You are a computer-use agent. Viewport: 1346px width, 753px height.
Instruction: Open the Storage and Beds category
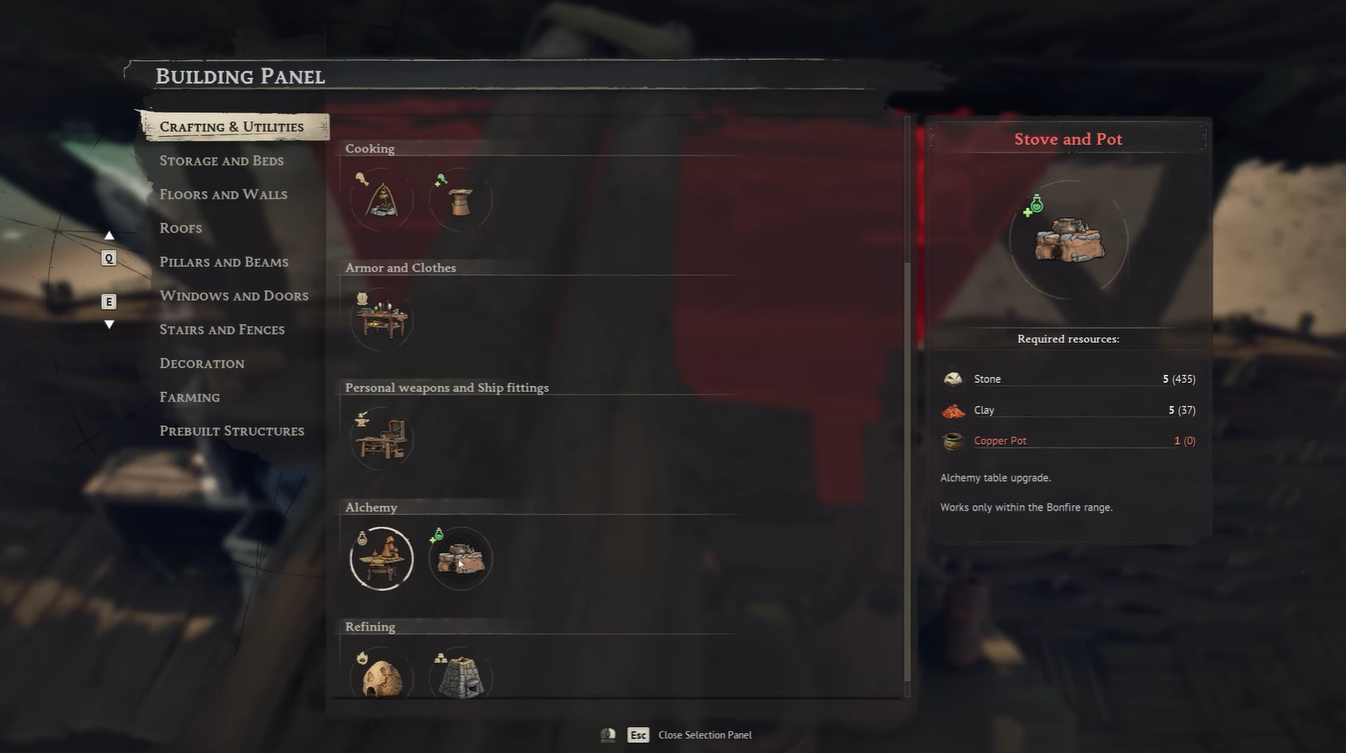tap(221, 161)
